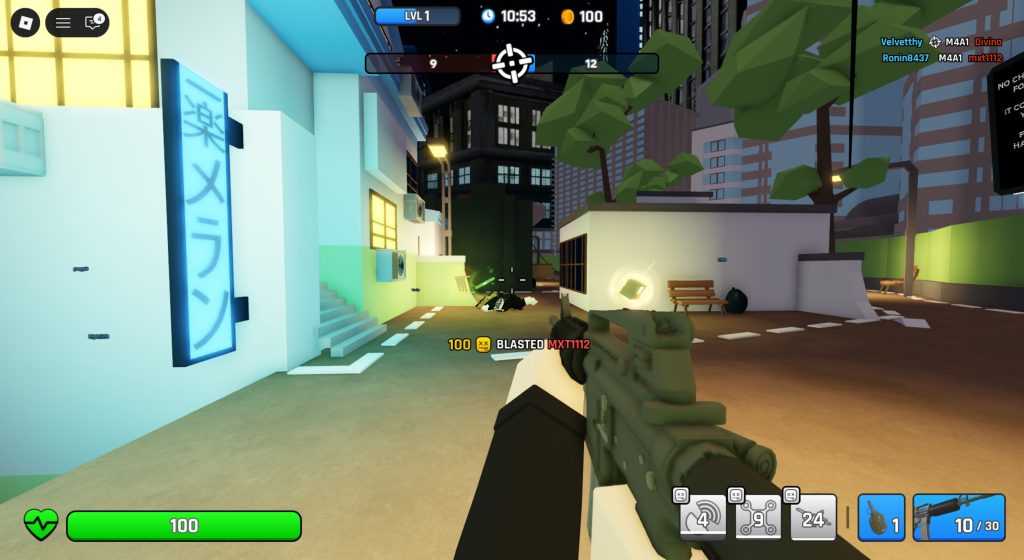Activate the radar killstreak icon
The height and width of the screenshot is (560, 1024).
(702, 517)
